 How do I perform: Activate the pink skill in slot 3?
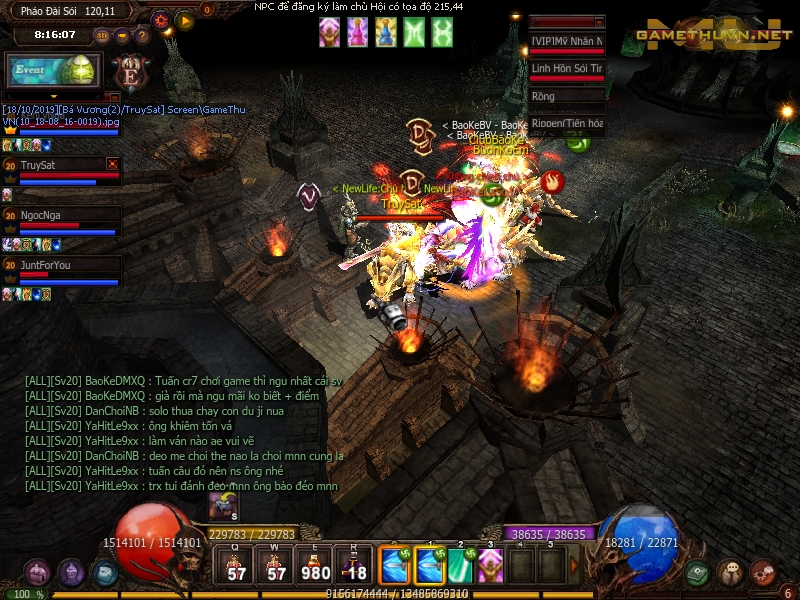coord(490,565)
